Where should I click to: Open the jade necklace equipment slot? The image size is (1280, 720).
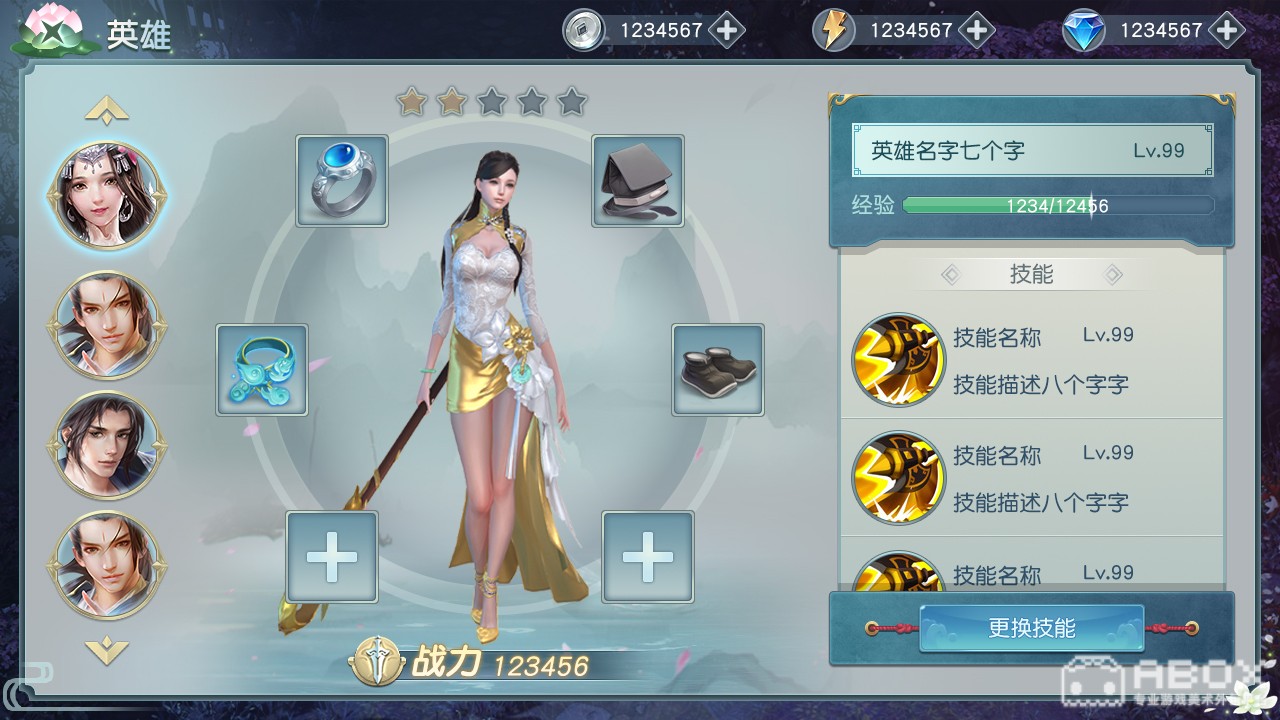[262, 369]
